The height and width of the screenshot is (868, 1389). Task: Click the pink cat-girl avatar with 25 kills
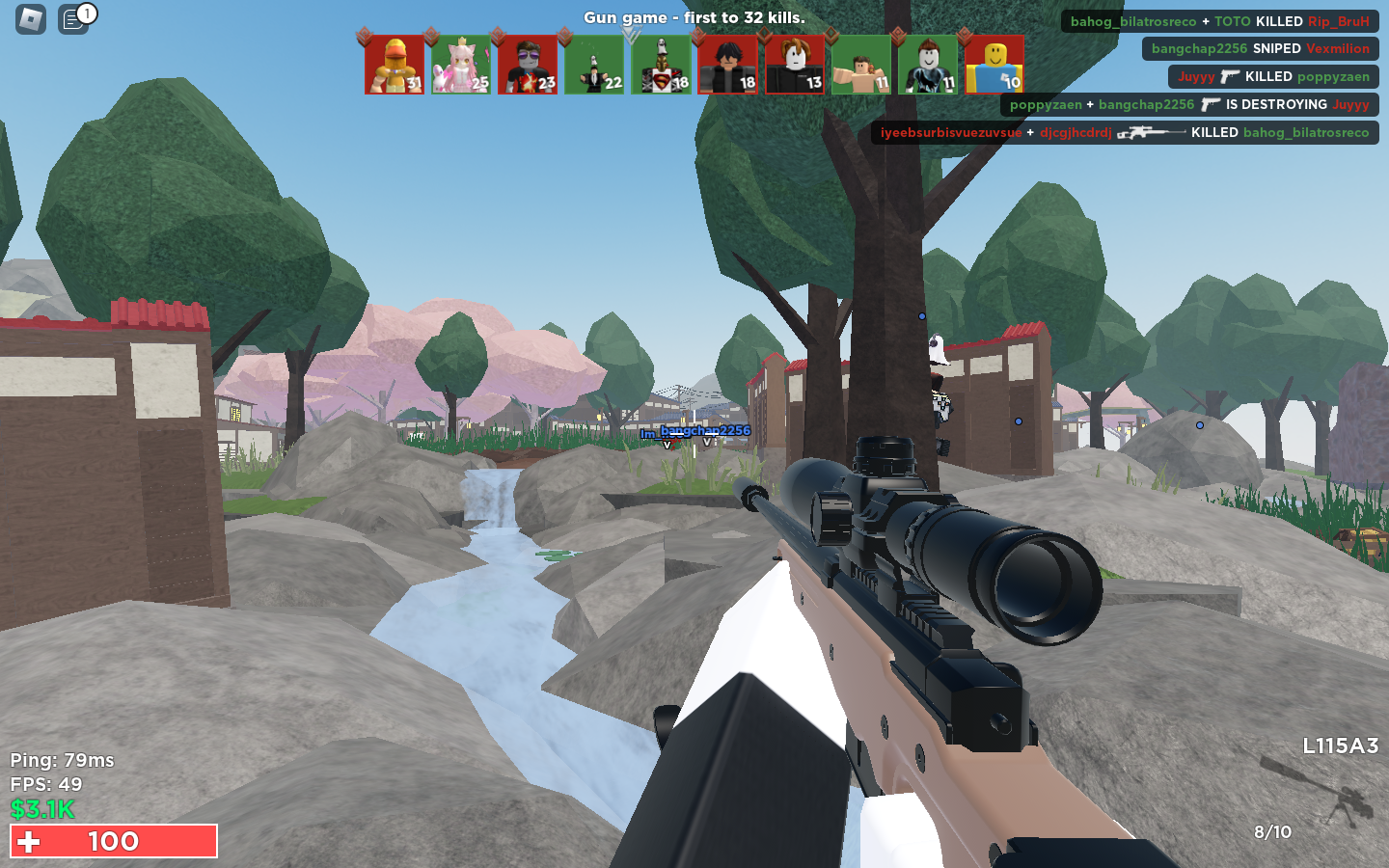pos(461,65)
